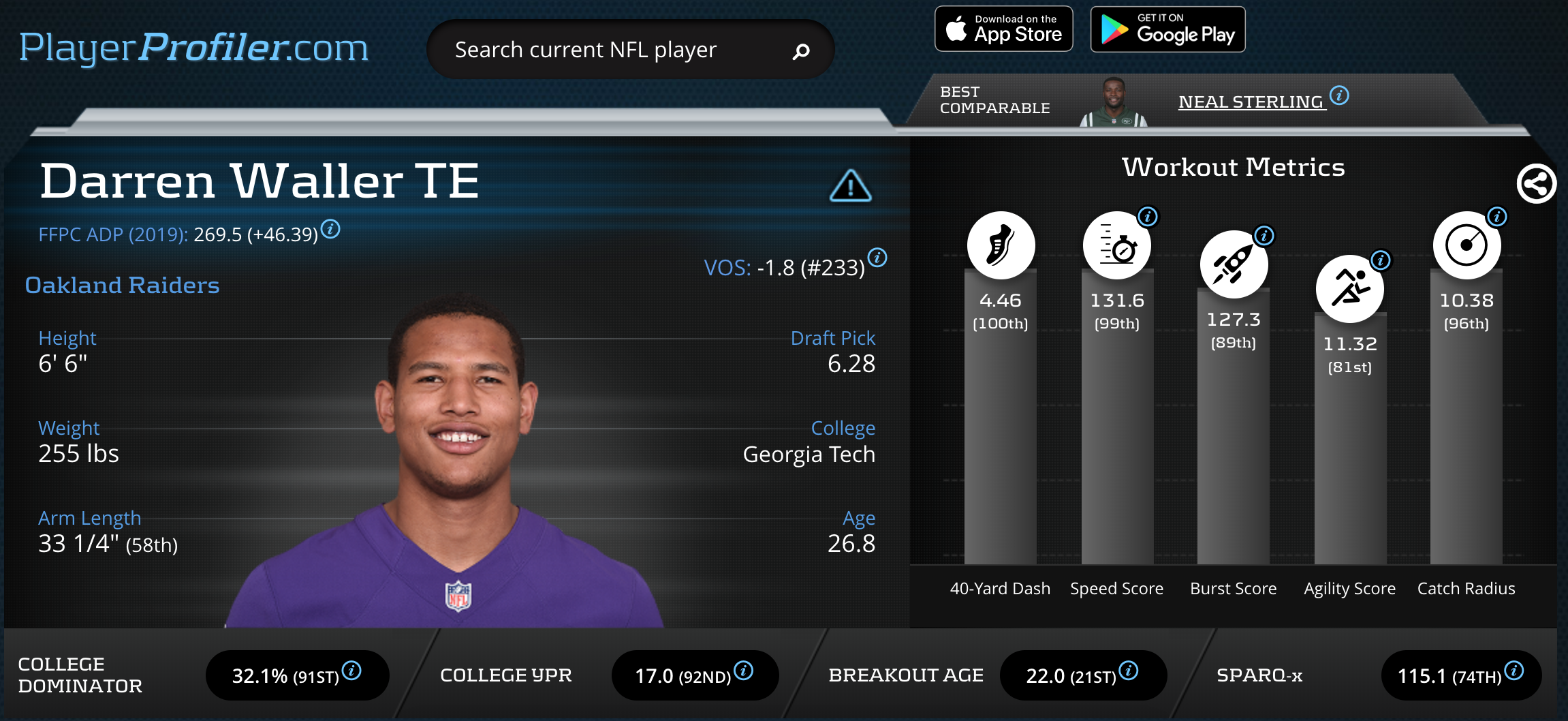Show info about FFPC ADP value

[330, 229]
